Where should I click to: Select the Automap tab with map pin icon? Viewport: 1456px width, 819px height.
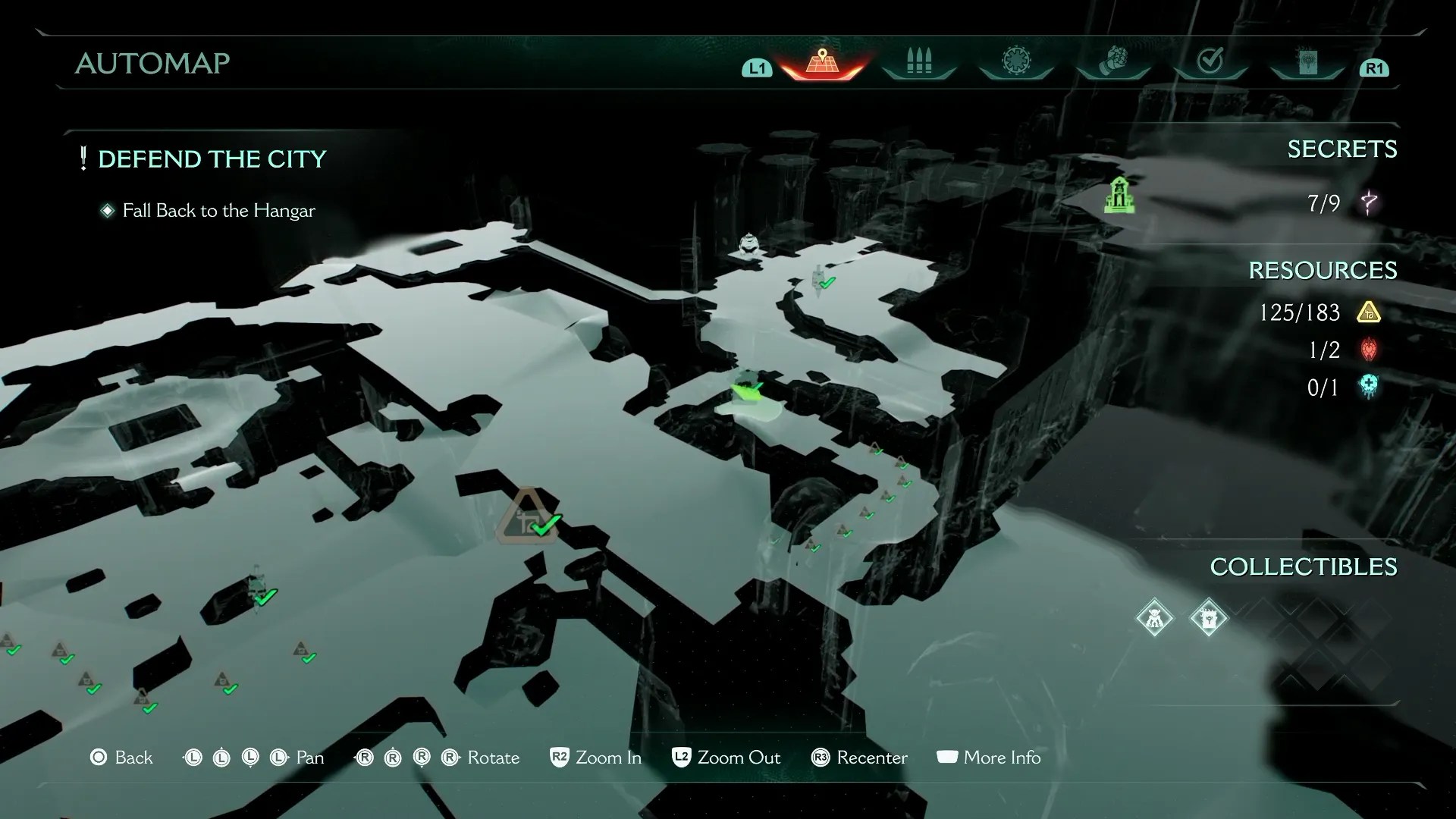click(822, 63)
